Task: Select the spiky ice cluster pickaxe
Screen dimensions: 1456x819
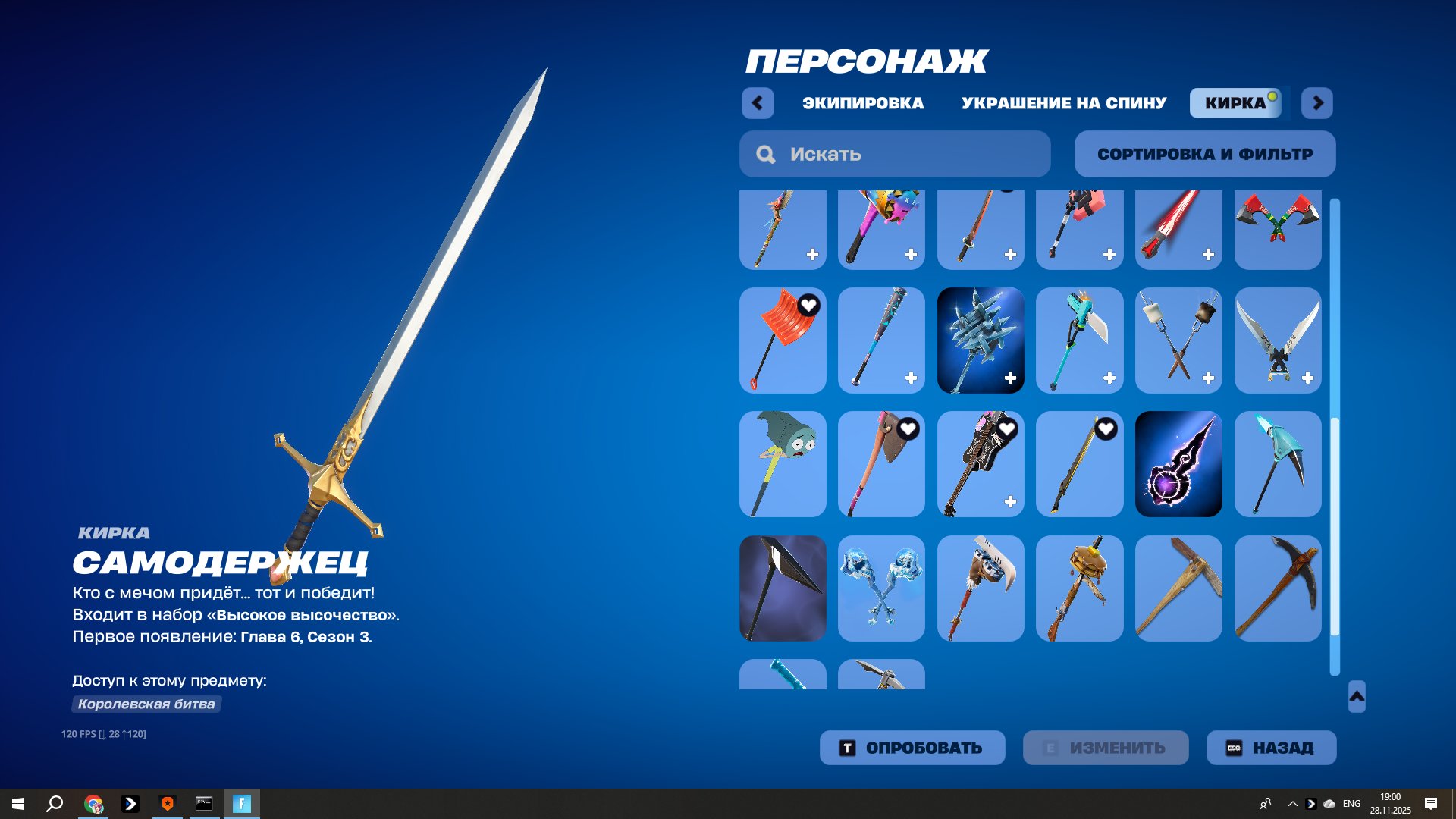Action: pyautogui.click(x=981, y=340)
